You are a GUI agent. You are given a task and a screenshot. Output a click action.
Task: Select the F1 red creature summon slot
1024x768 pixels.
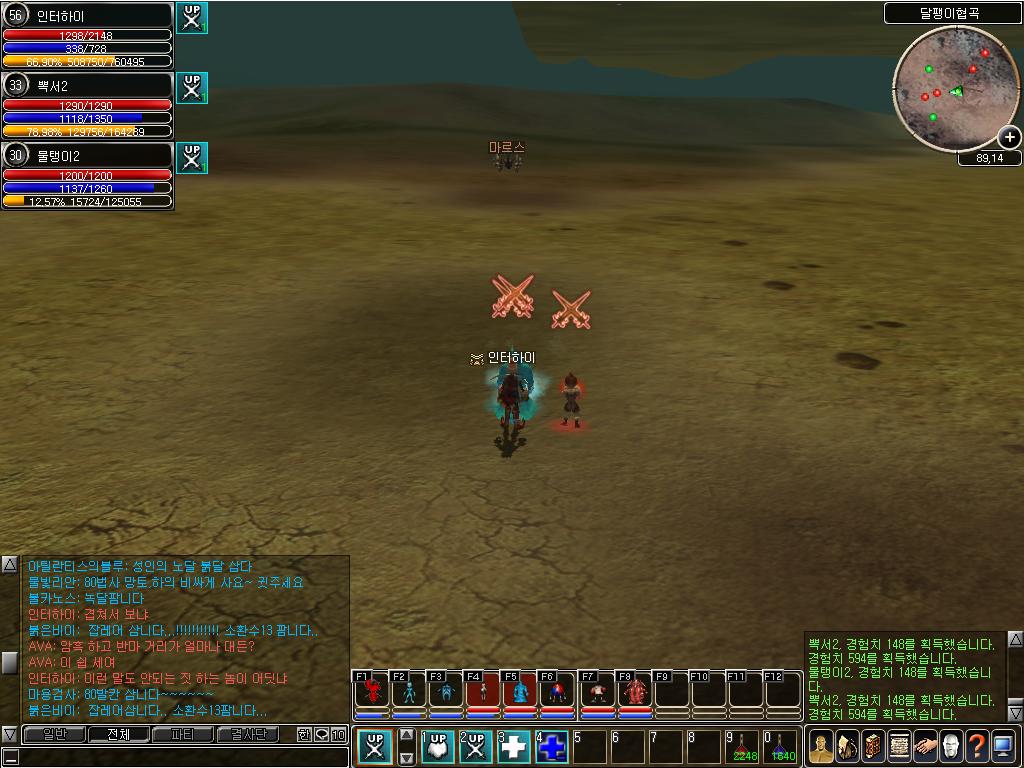click(x=372, y=690)
